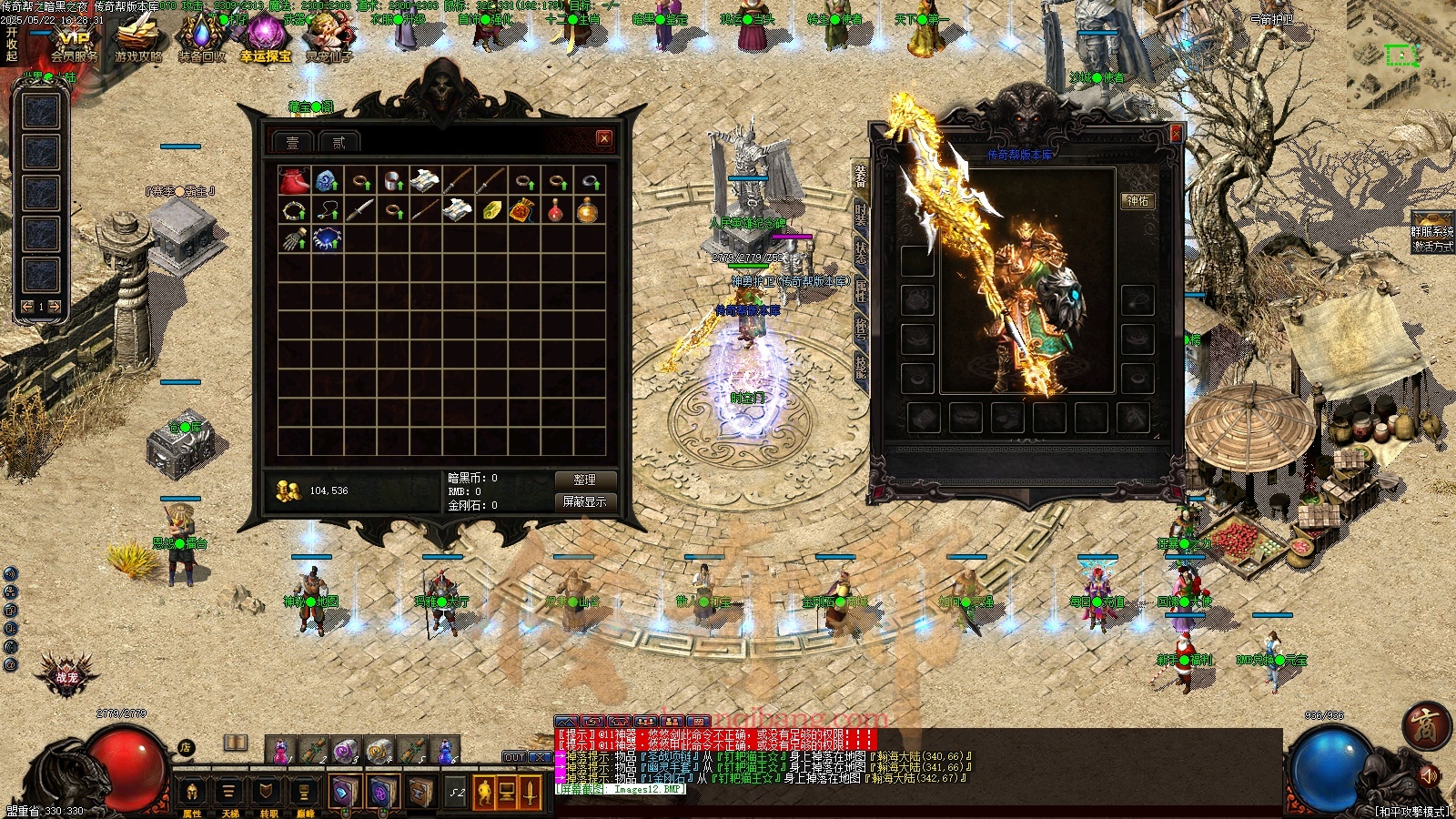Open the minimap in the corner
Viewport: 1456px width, 819px height.
pos(1401,56)
